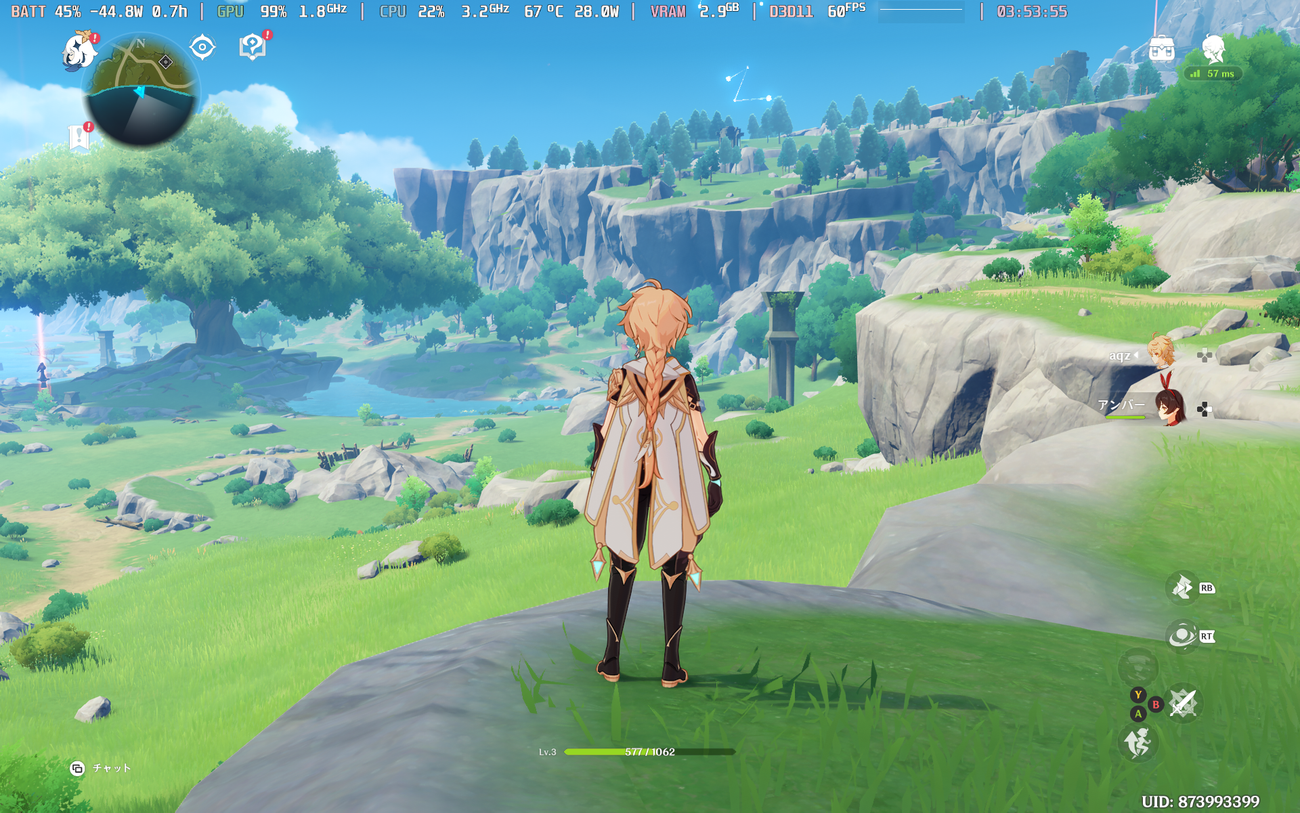
Task: Open the チャット chat box
Action: point(101,768)
